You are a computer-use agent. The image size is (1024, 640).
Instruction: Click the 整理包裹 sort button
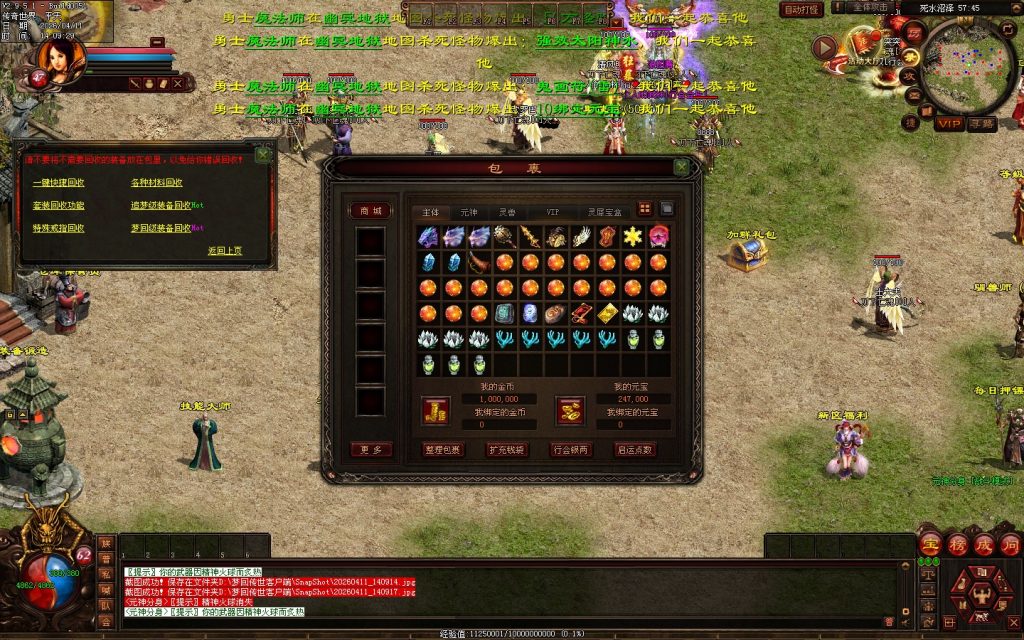[x=443, y=450]
